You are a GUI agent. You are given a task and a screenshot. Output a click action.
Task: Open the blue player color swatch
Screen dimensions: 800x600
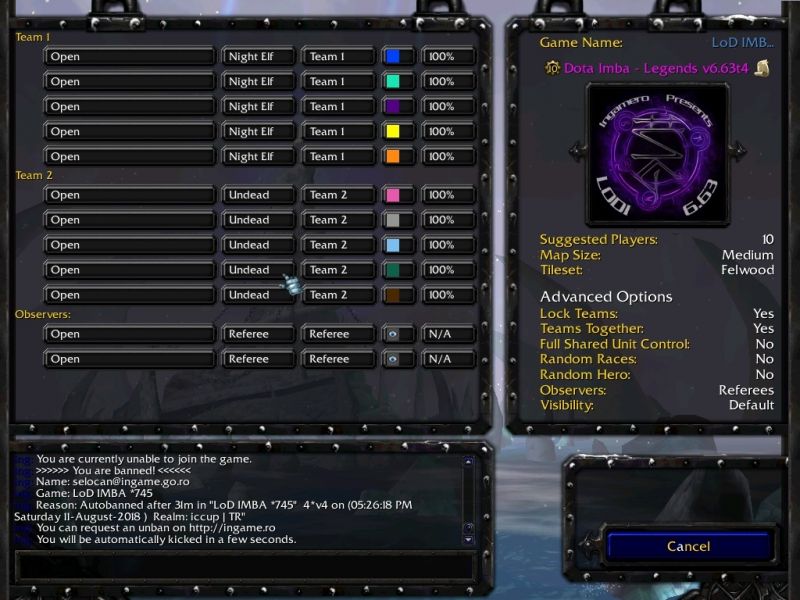point(397,57)
